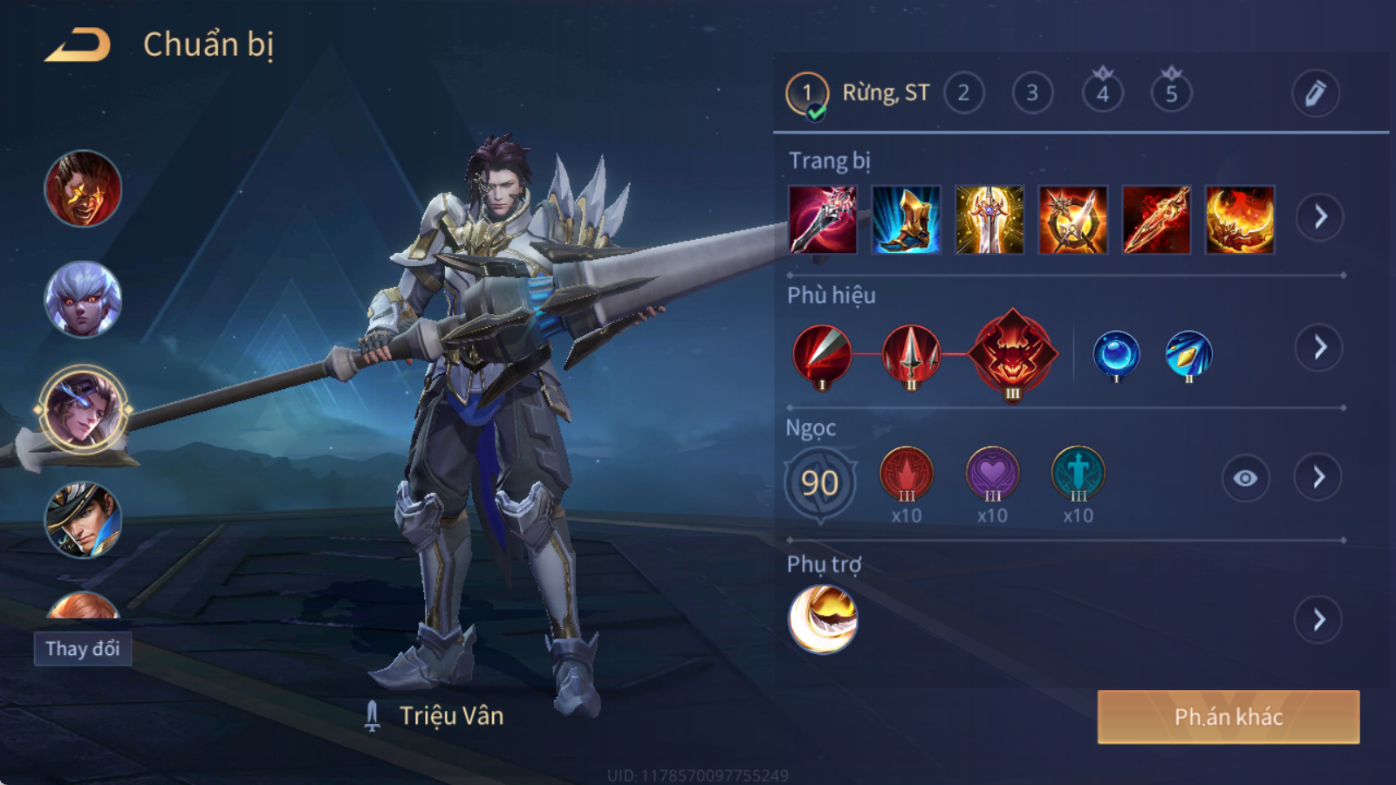
Task: Choose the white-haired hero portrait
Action: (83, 299)
